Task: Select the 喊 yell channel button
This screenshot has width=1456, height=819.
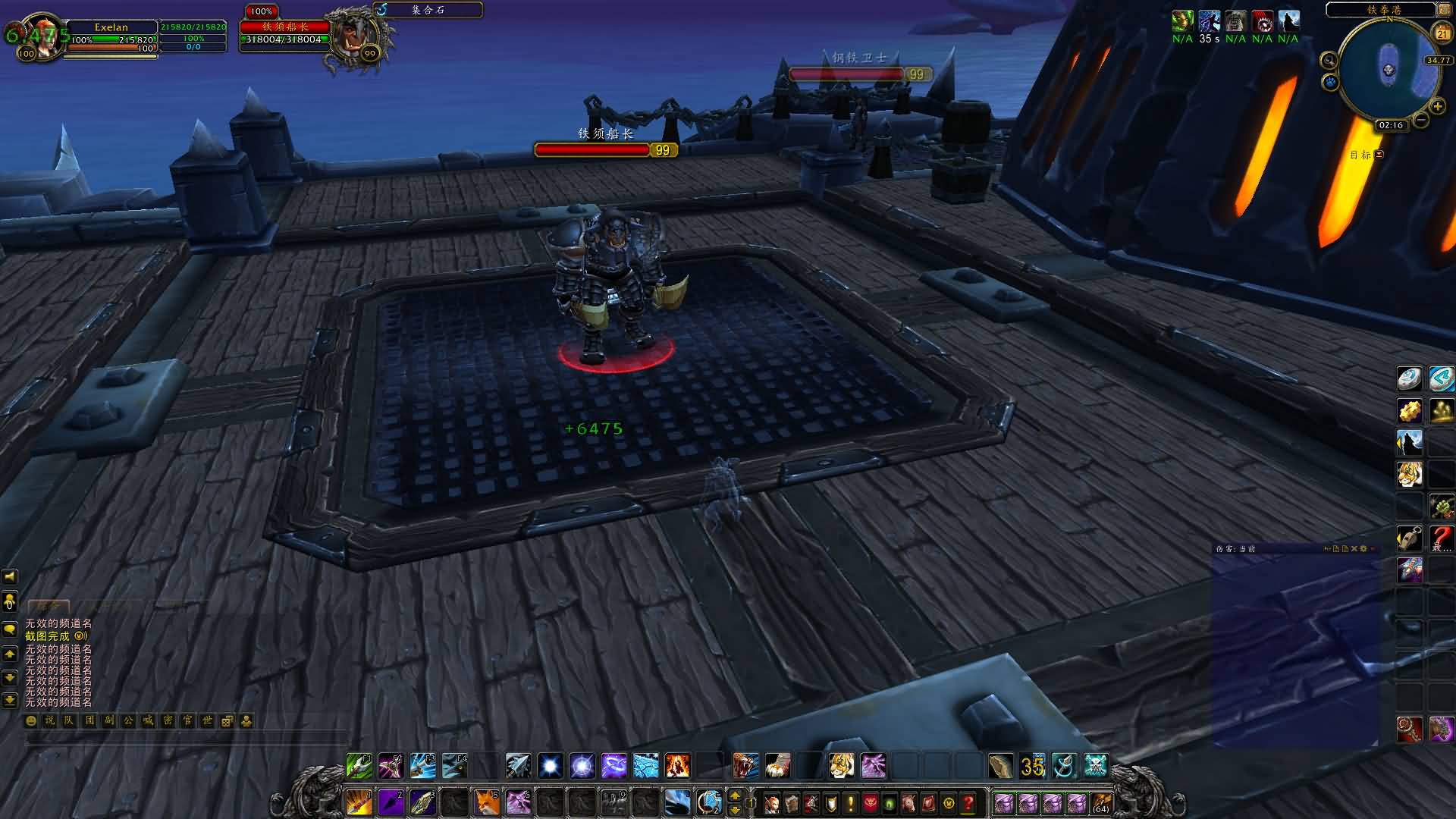Action: (x=148, y=721)
